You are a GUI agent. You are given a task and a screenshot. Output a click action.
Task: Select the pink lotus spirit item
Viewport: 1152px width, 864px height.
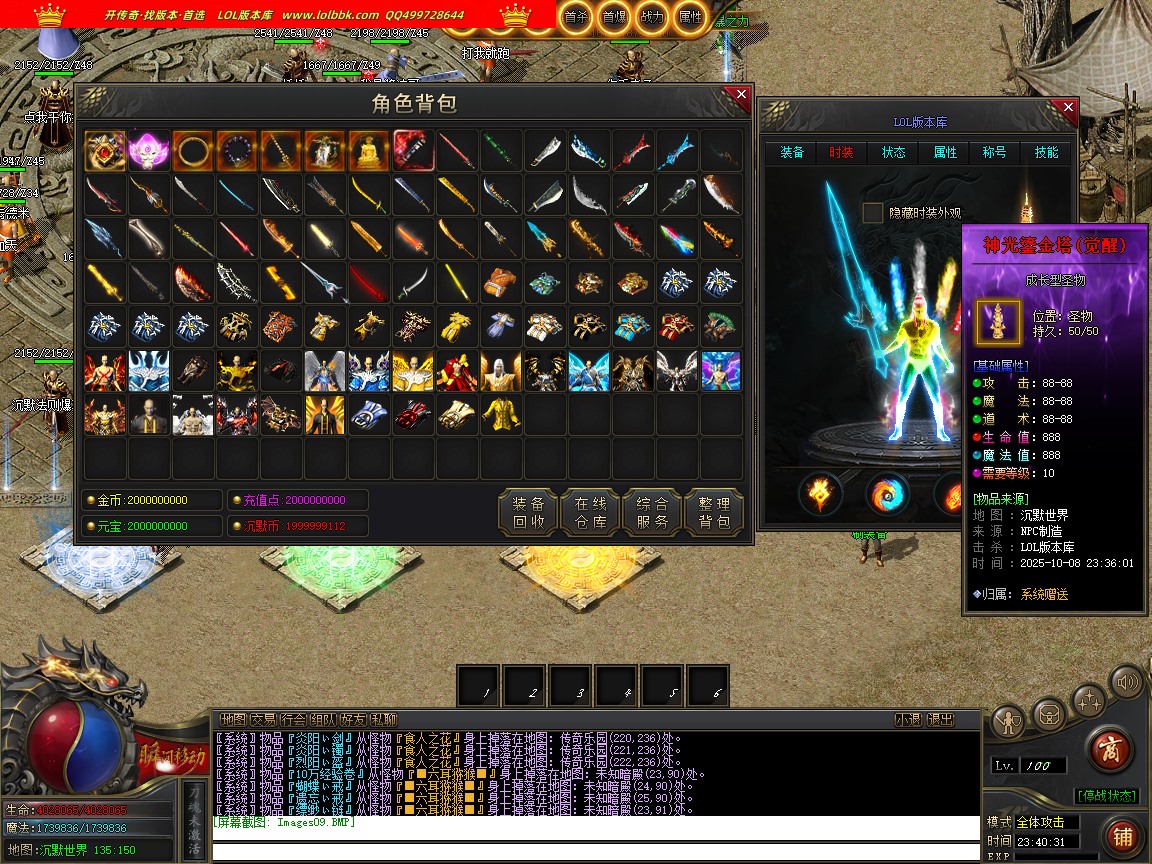coord(148,151)
